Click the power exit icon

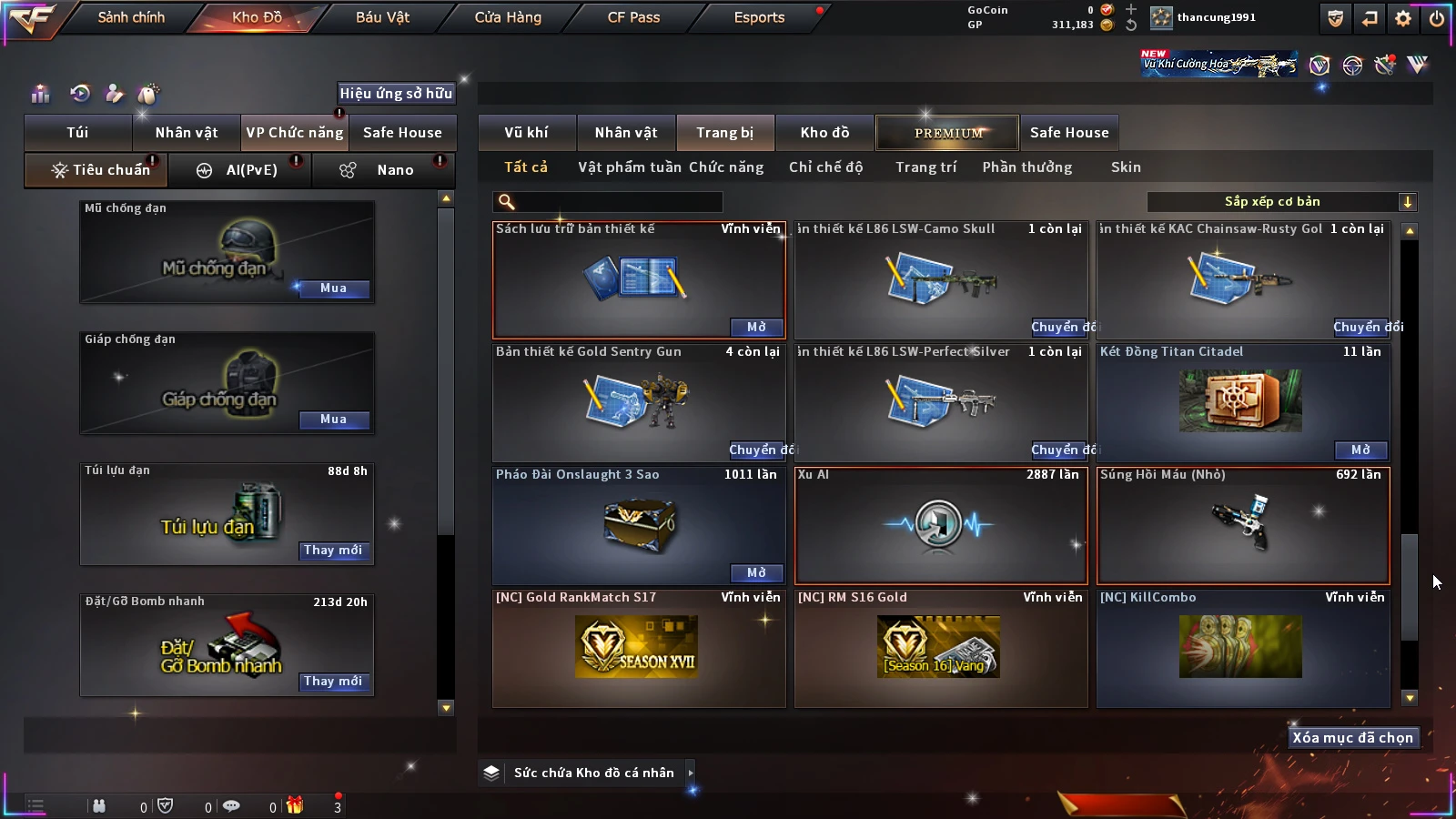tap(1437, 18)
